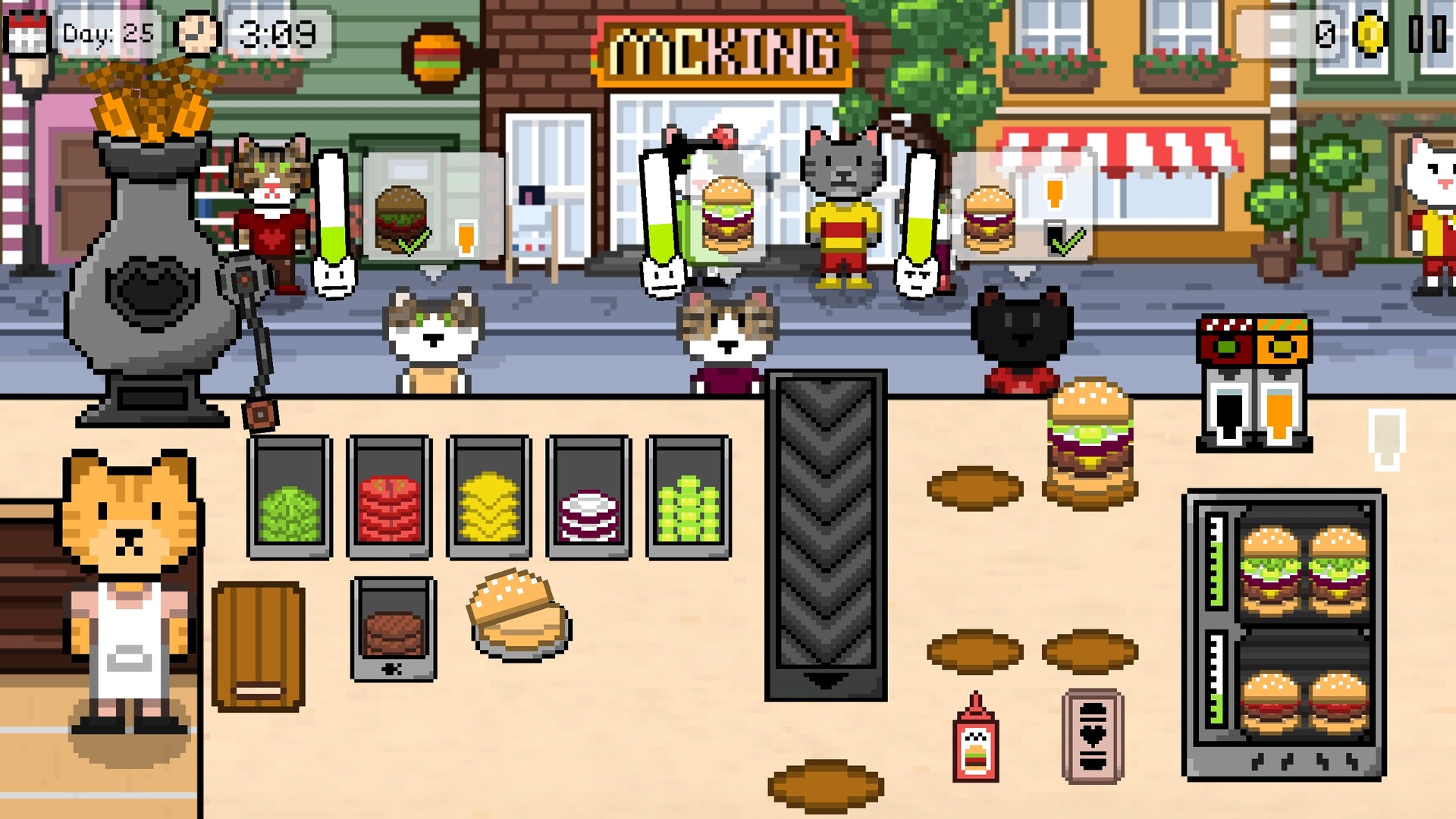Image resolution: width=1456 pixels, height=819 pixels.
Task: Click the Day: 25 label
Action: [x=108, y=34]
